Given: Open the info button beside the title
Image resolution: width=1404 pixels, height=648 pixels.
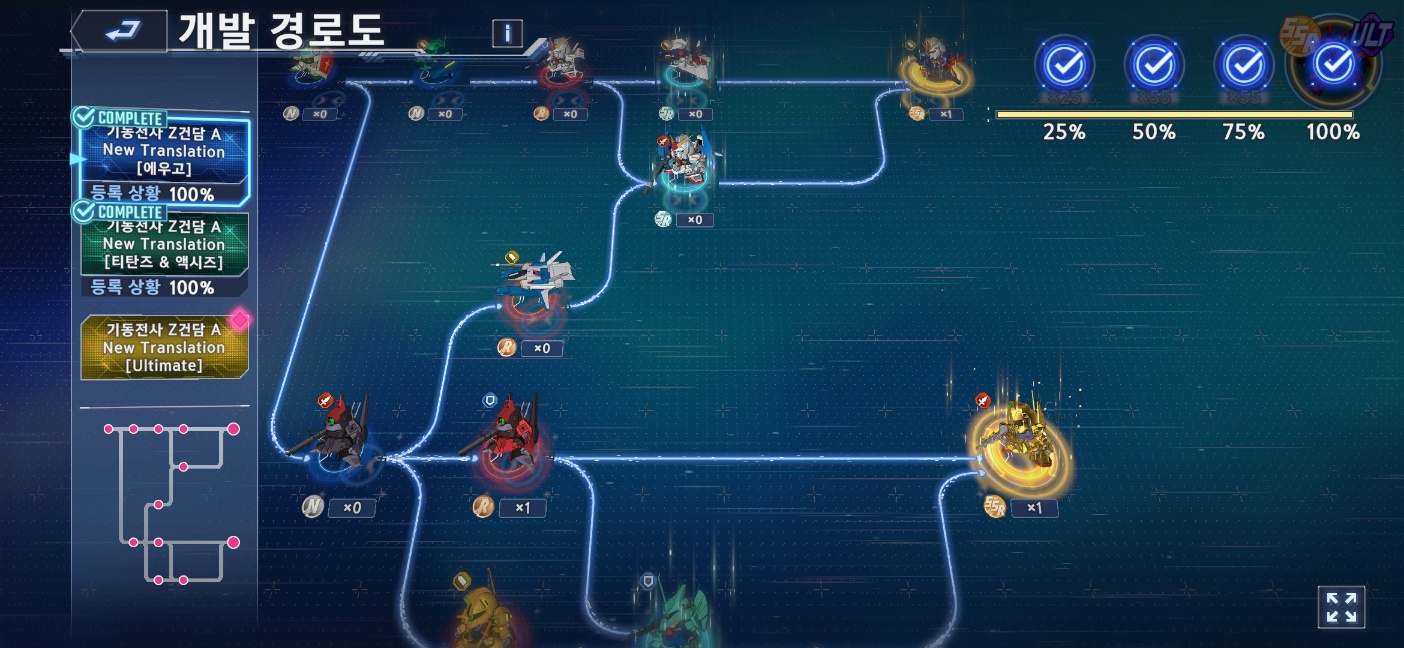Looking at the screenshot, I should 507,33.
